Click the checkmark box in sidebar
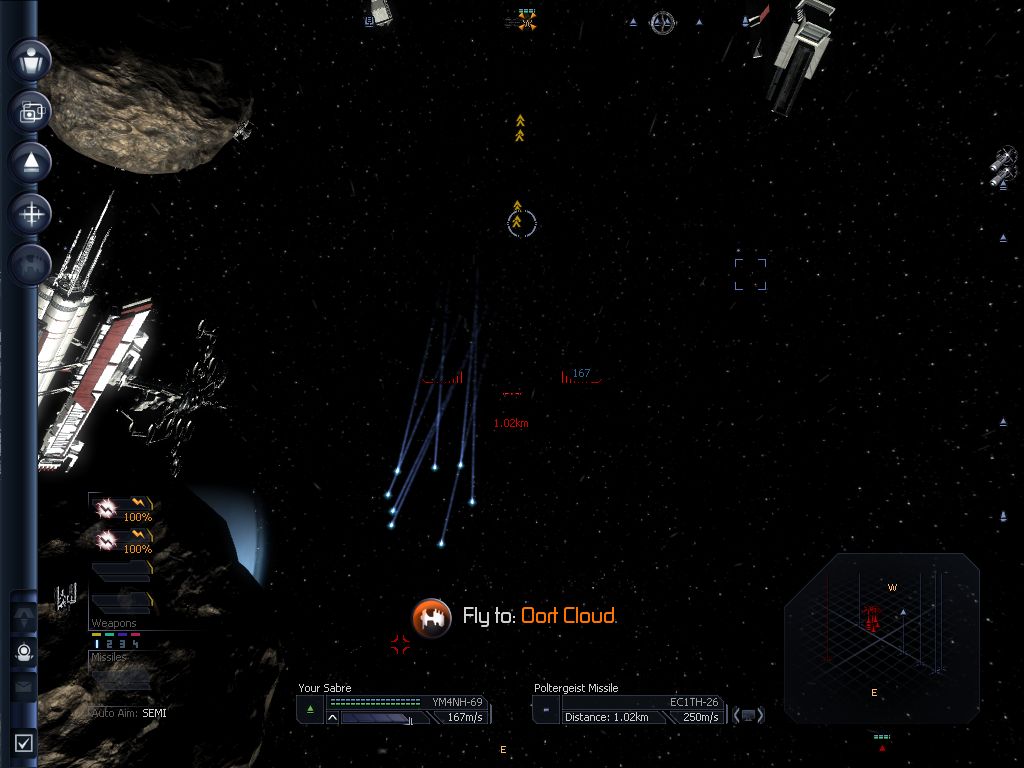 coord(25,743)
